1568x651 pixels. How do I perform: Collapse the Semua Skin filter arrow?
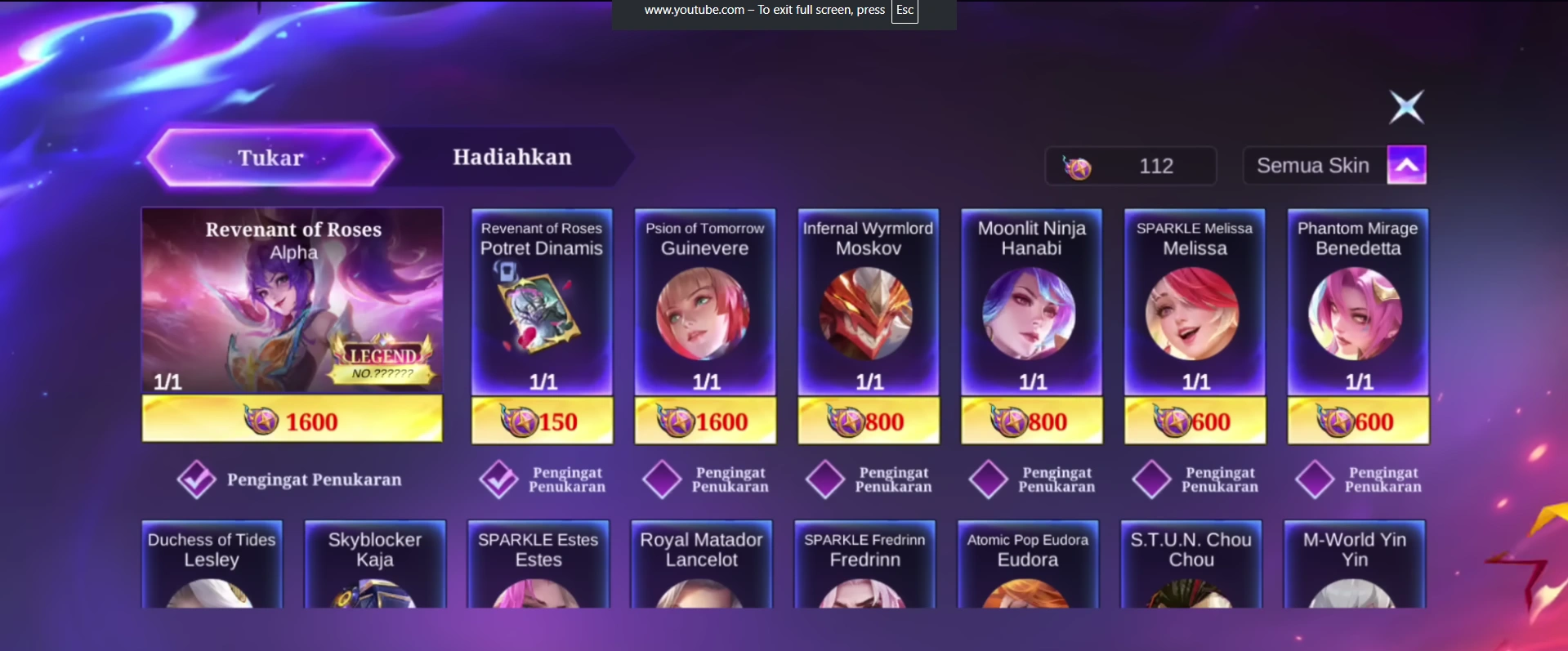coord(1407,164)
